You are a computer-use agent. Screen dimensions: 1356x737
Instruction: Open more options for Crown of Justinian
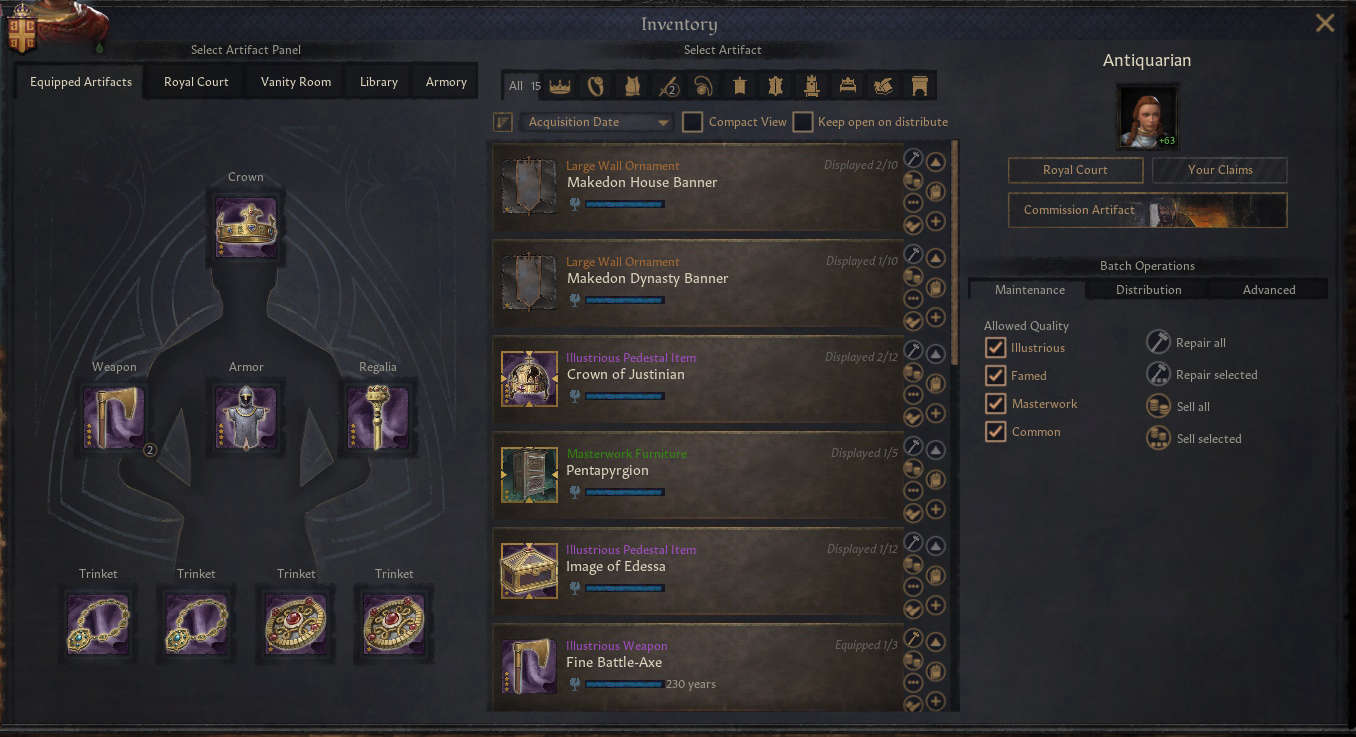[912, 394]
